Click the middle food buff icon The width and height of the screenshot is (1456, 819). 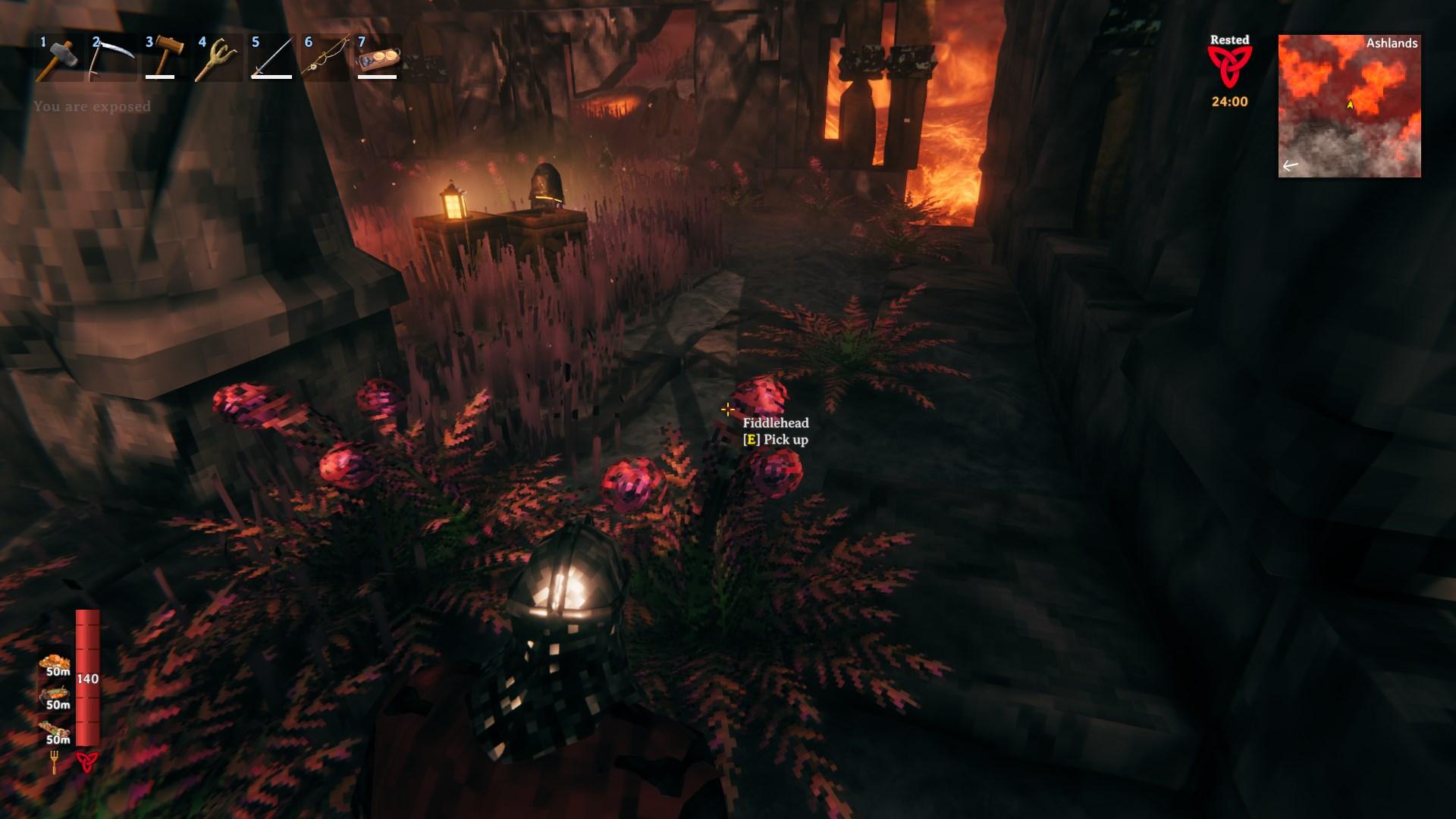tap(55, 697)
